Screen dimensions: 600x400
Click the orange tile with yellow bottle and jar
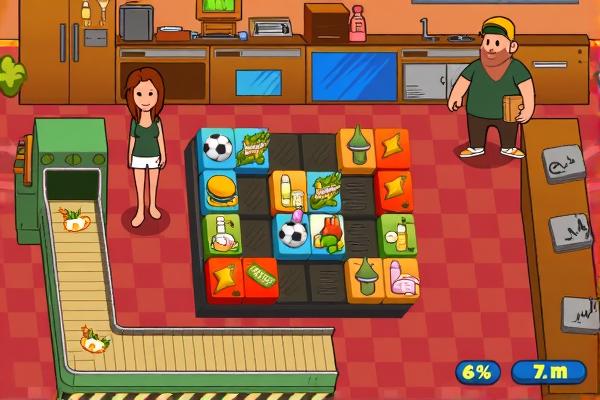click(x=288, y=188)
